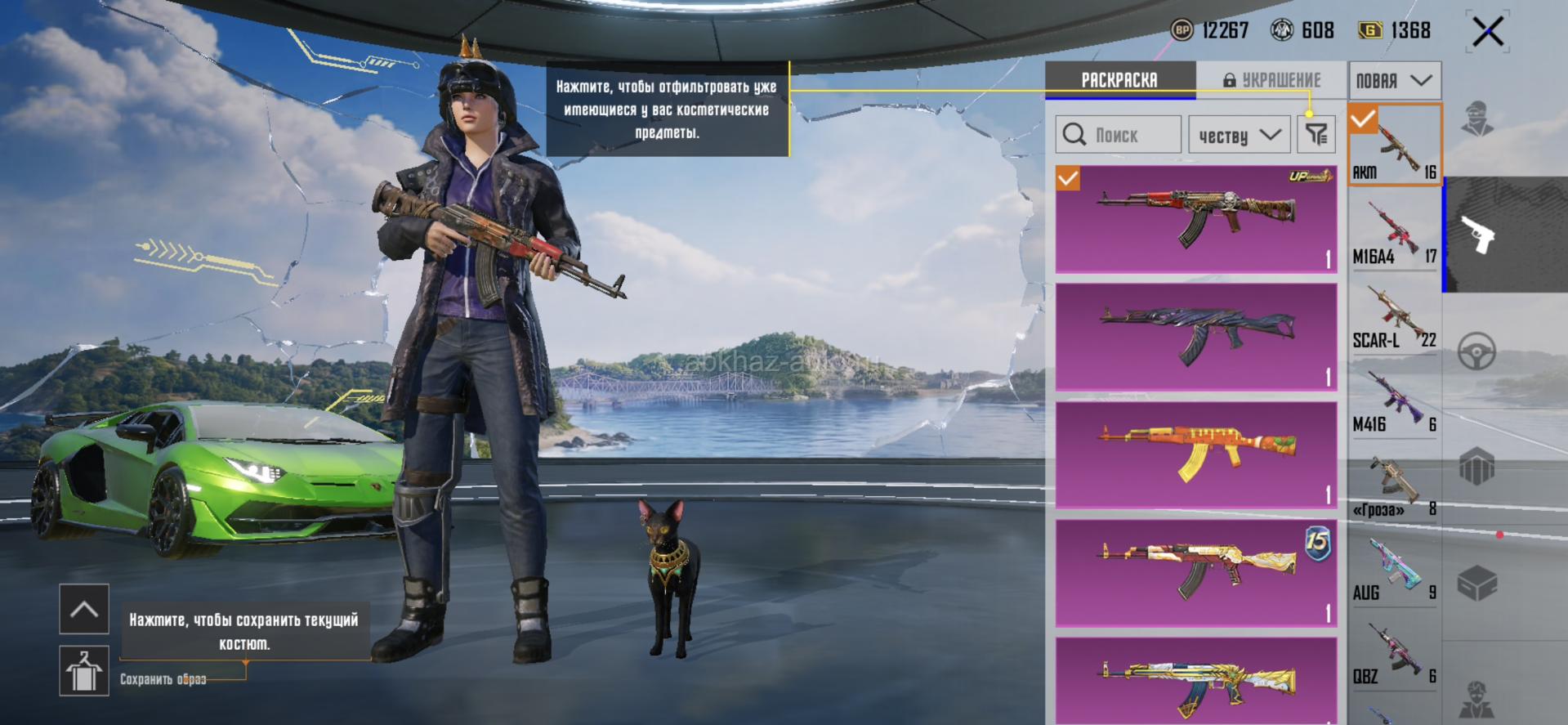Select the M416 weapon category
This screenshot has height=725, width=1568.
(1394, 402)
